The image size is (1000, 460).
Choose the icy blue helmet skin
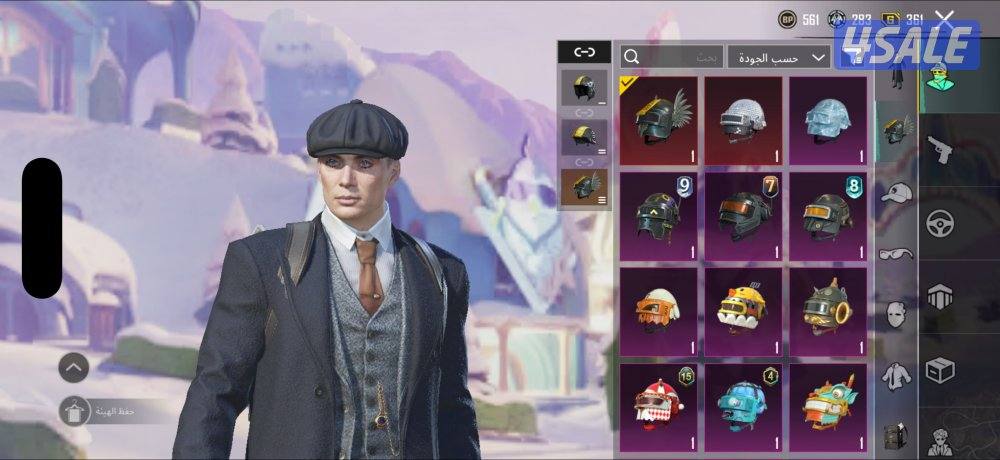coord(827,120)
